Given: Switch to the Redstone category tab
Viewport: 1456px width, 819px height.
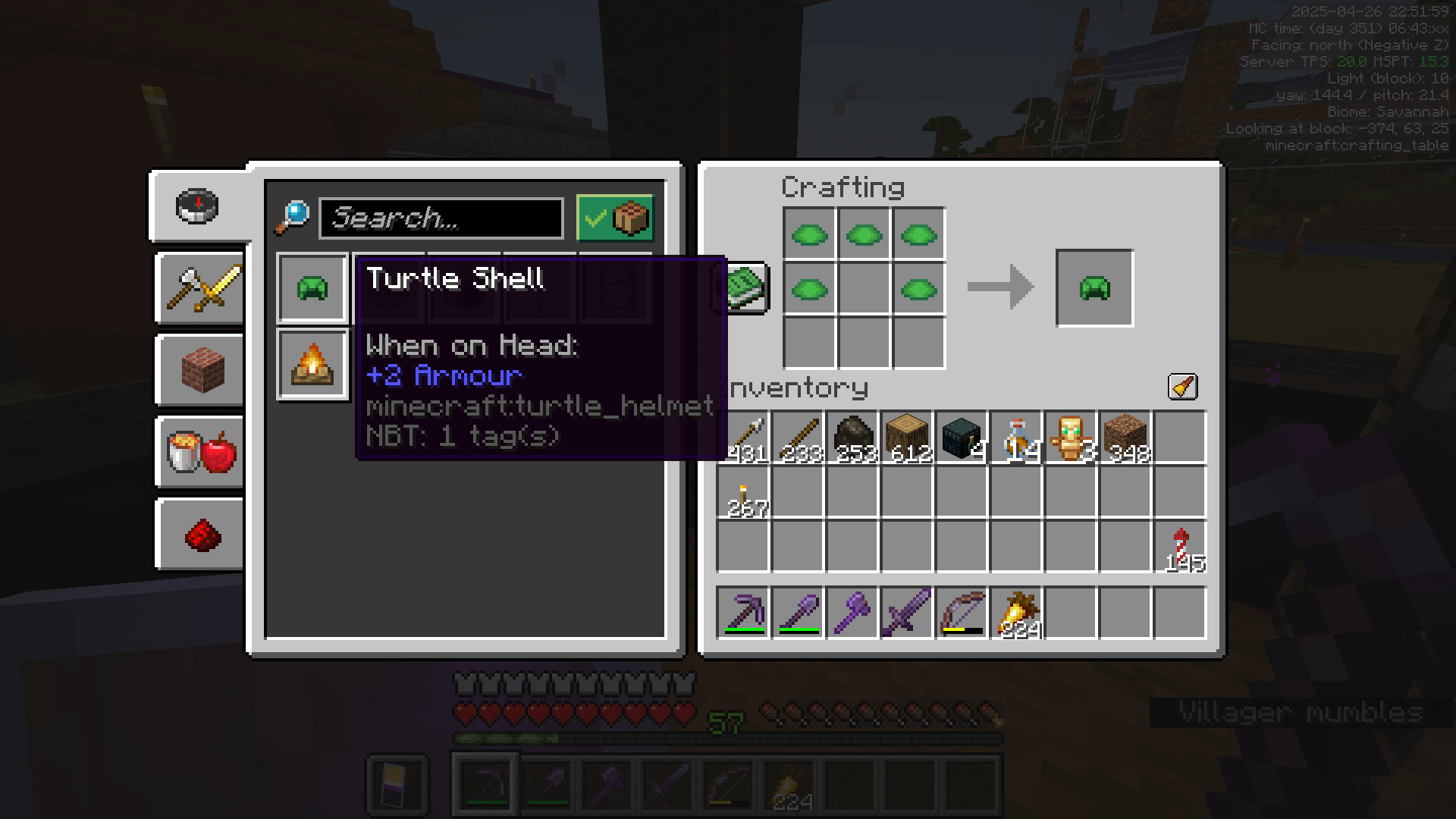Looking at the screenshot, I should click(199, 533).
